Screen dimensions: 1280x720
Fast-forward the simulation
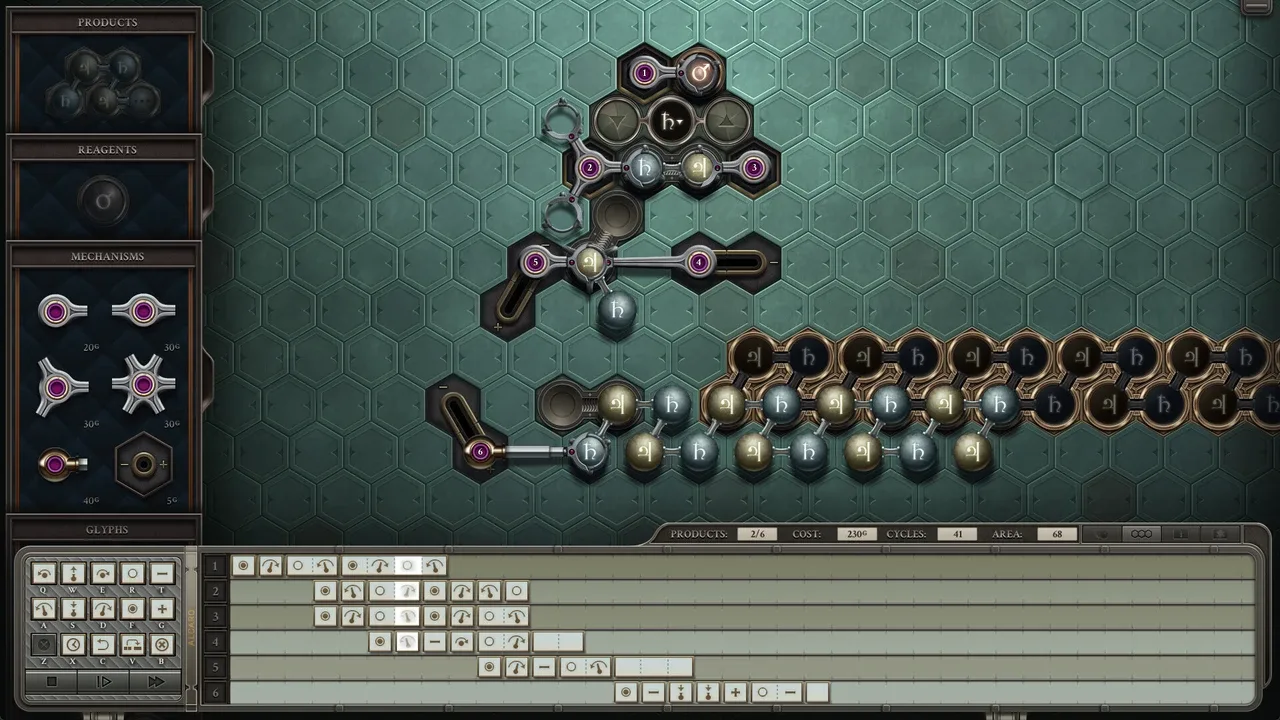155,682
